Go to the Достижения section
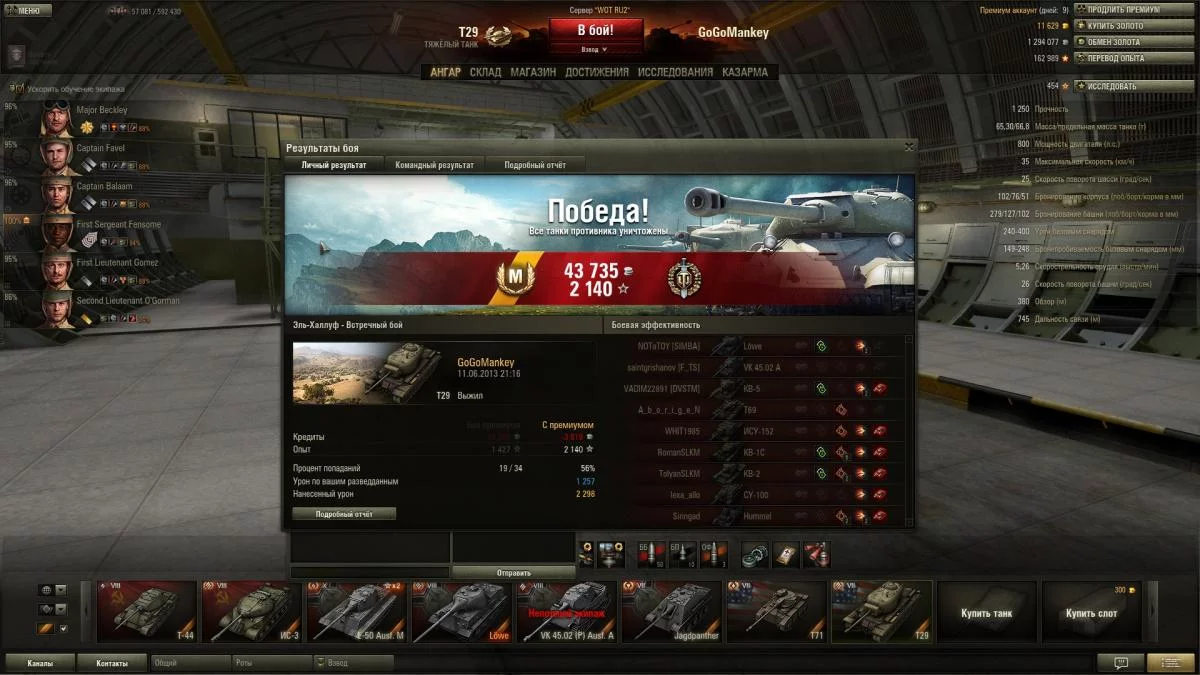 pos(596,72)
